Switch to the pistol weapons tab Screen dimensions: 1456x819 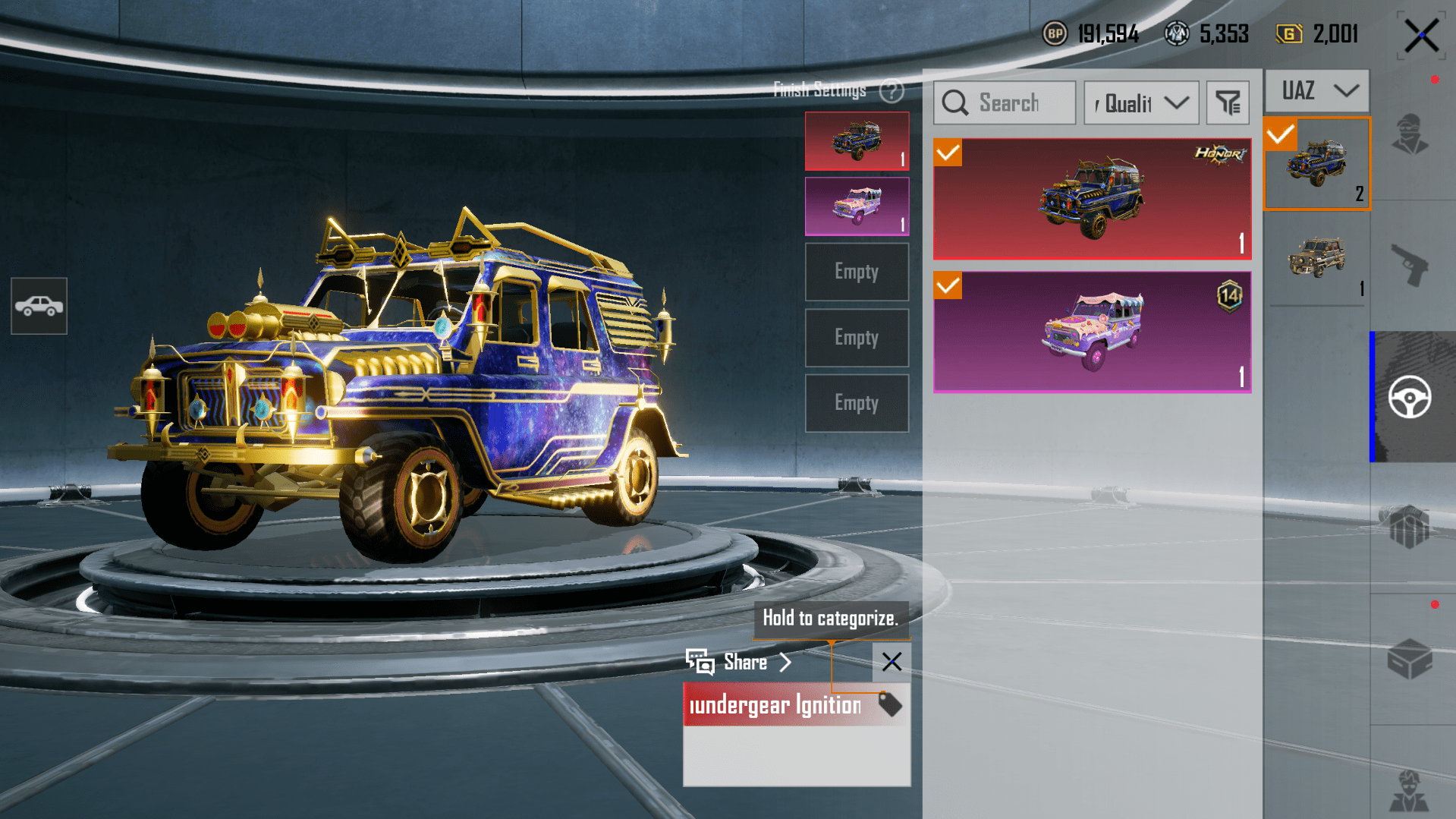point(1410,266)
